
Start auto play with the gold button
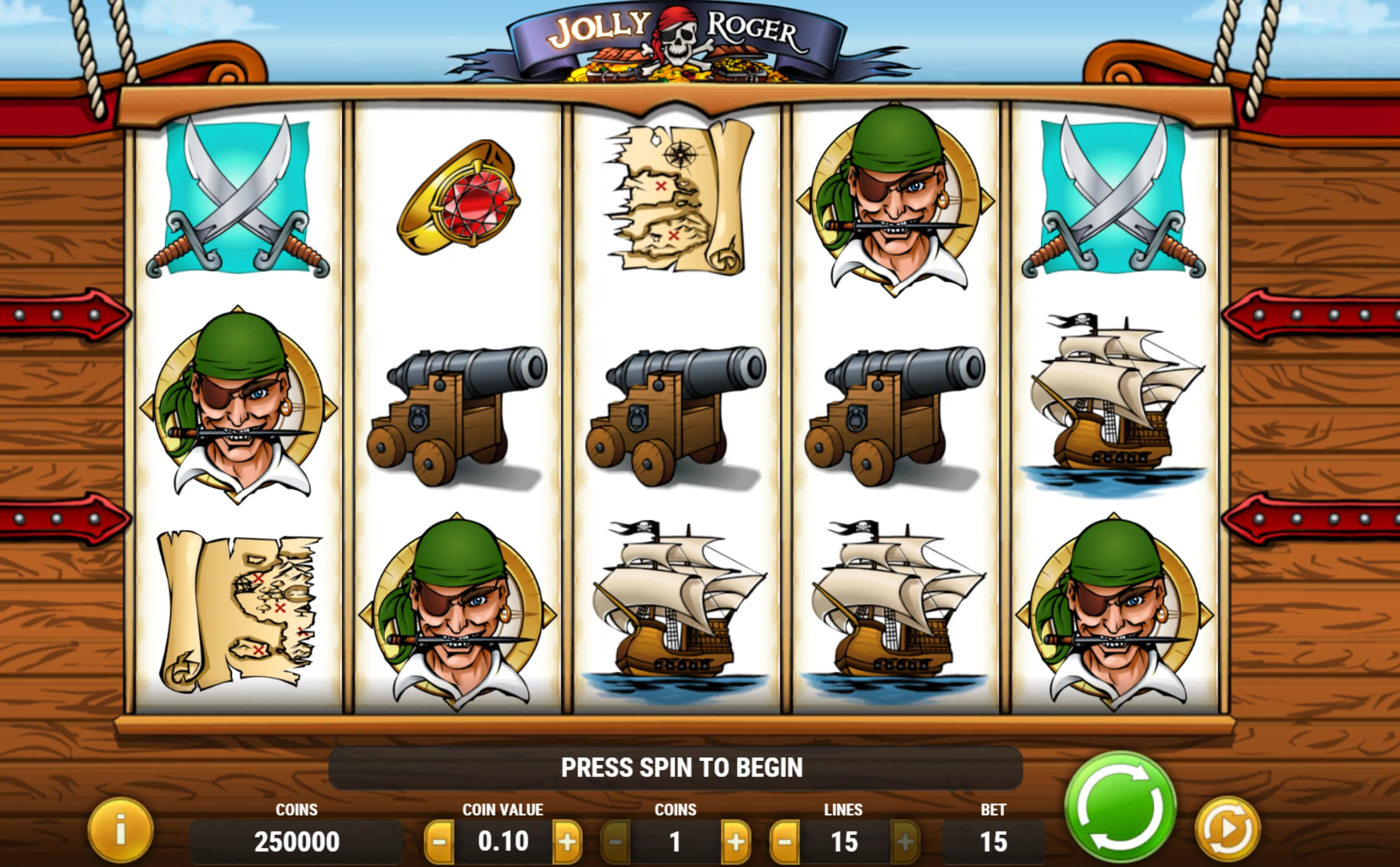[1227, 829]
